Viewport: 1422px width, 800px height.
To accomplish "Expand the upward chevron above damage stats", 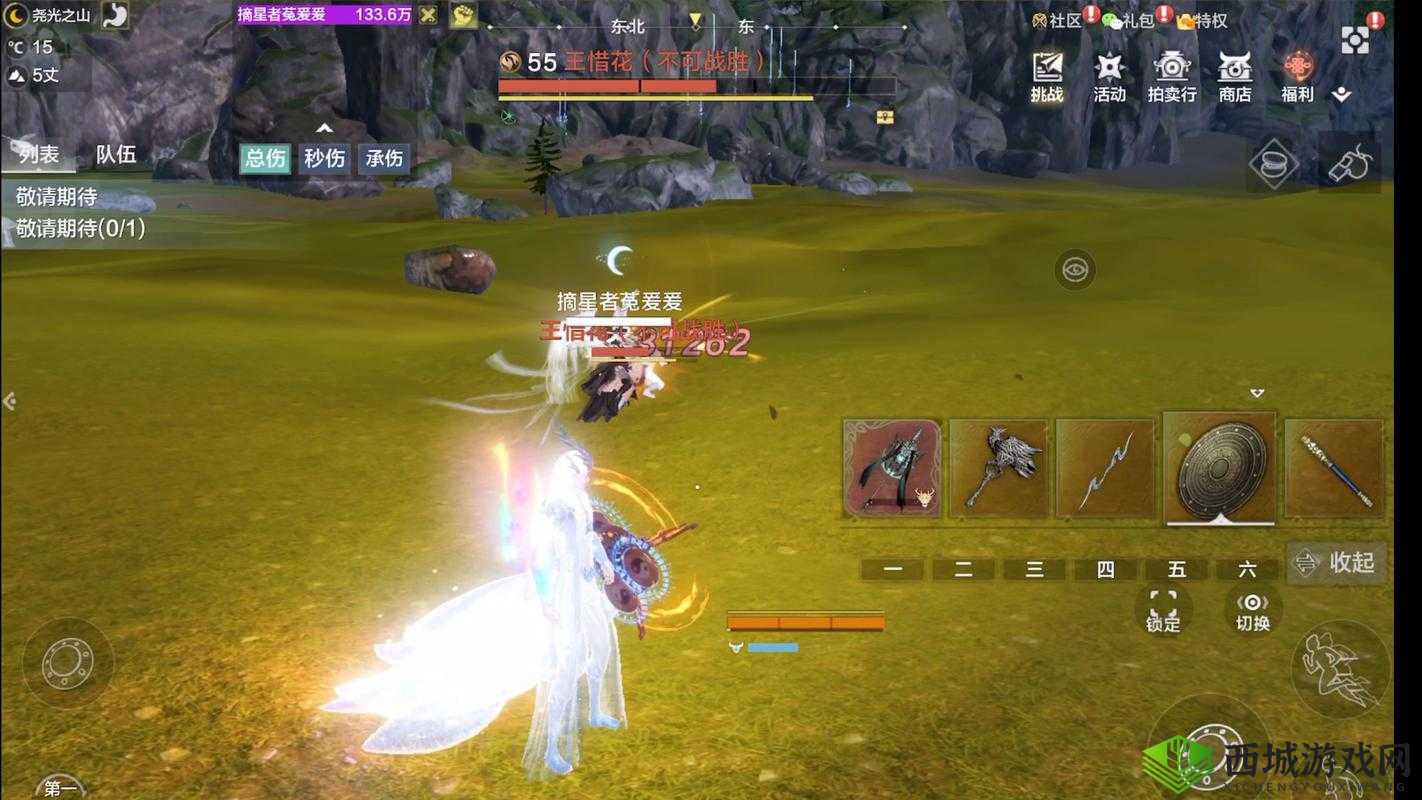I will pos(322,128).
